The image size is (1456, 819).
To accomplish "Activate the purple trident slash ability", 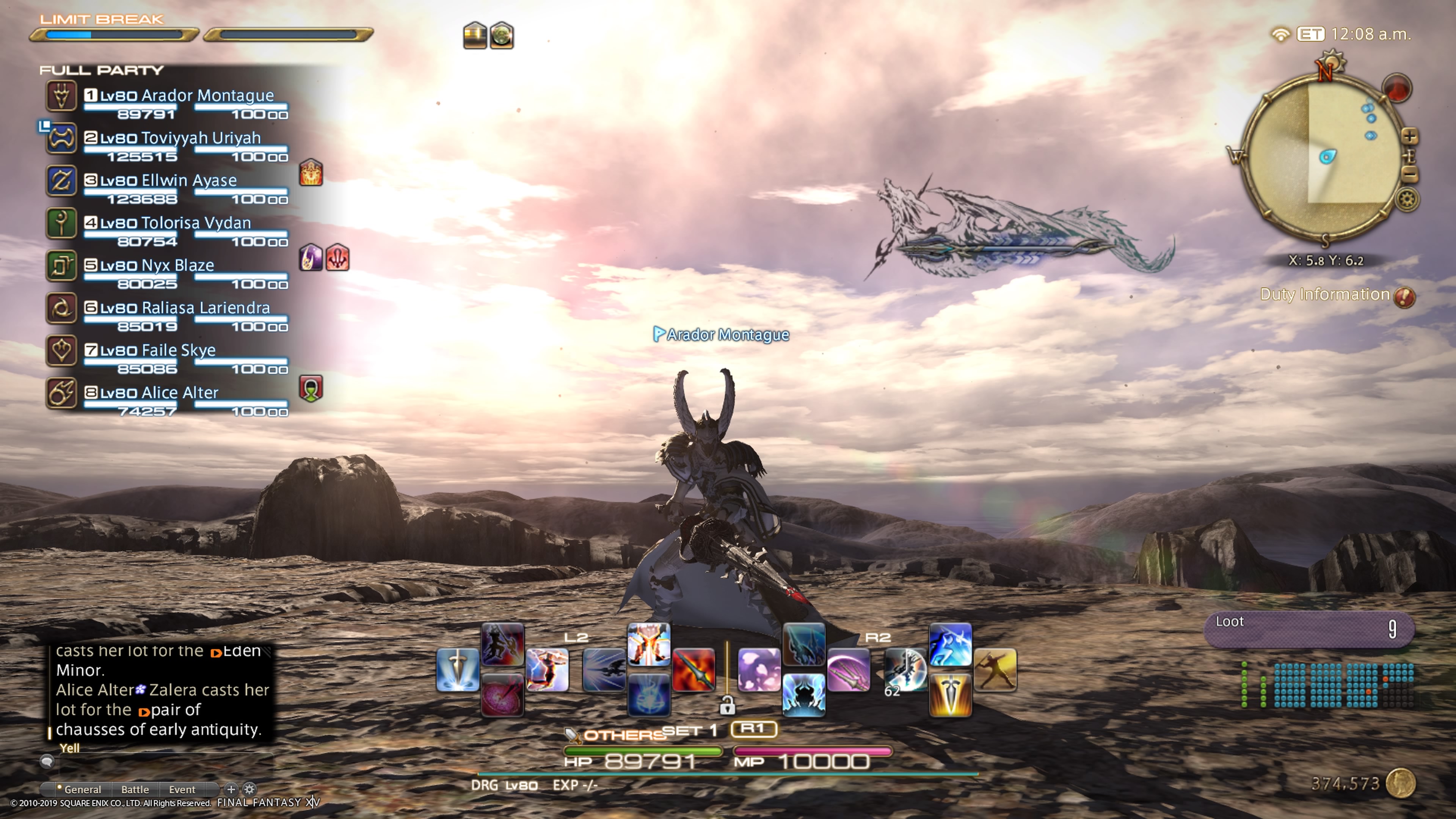I will [849, 670].
